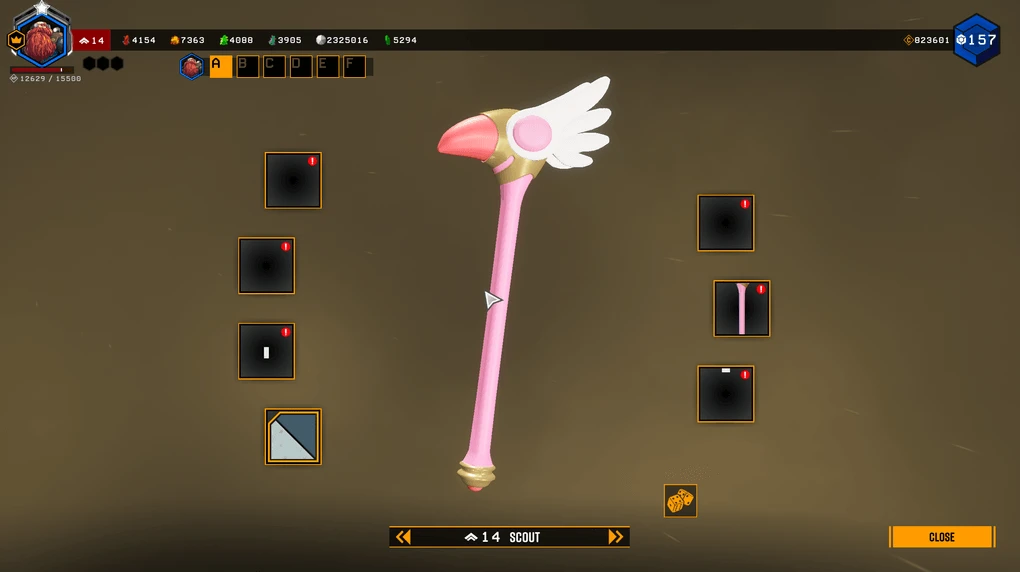The height and width of the screenshot is (572, 1020).
Task: Select the pink handle part slot
Action: coord(741,309)
